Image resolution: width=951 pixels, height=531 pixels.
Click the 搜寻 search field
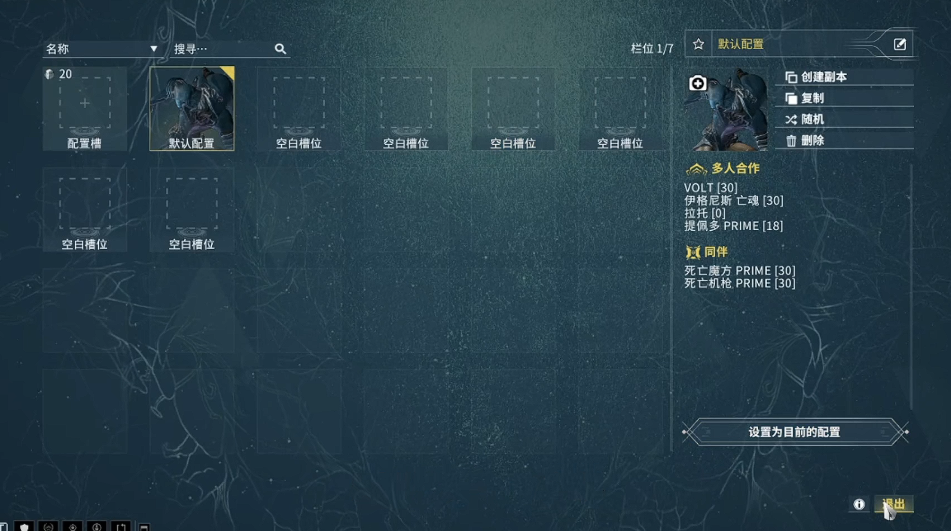222,49
